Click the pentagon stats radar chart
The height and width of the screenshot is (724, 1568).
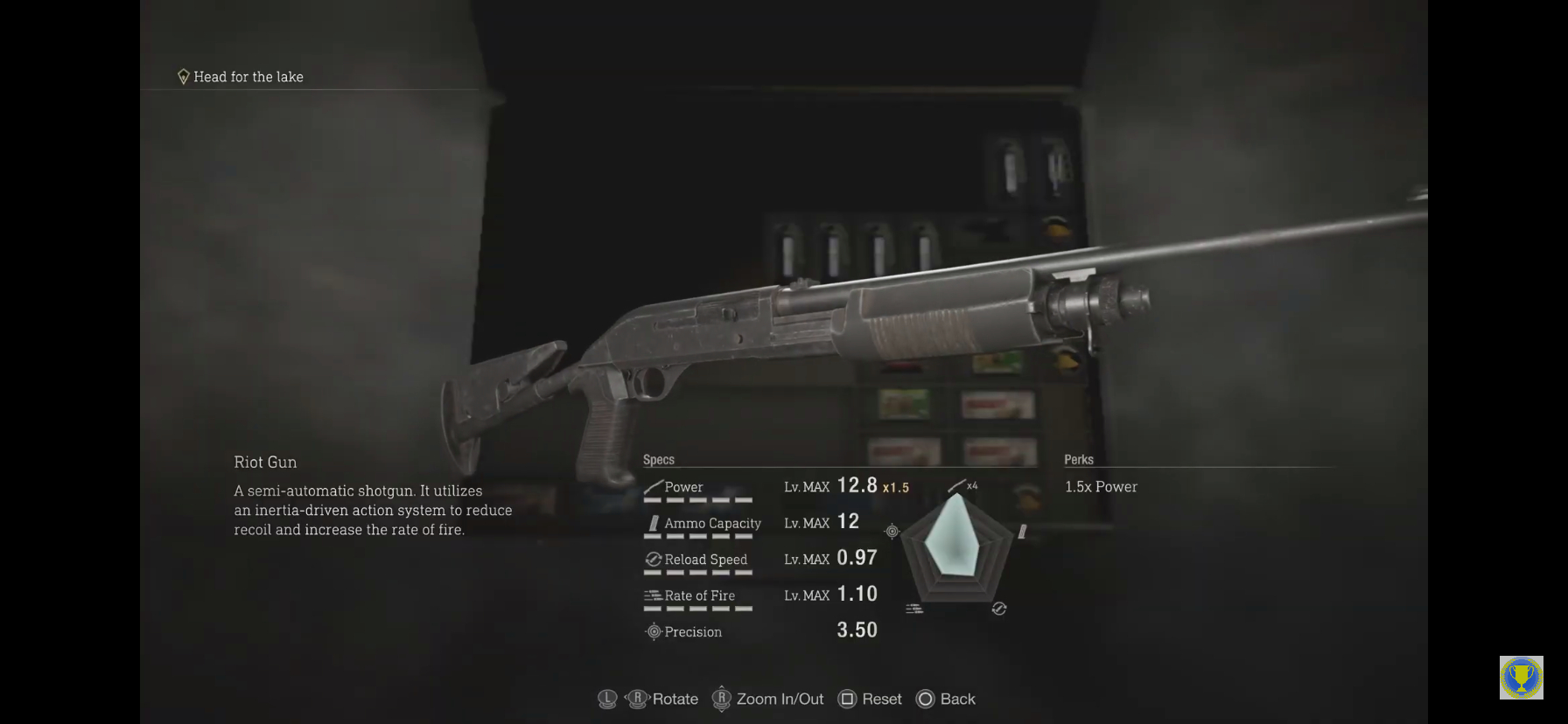[x=957, y=547]
